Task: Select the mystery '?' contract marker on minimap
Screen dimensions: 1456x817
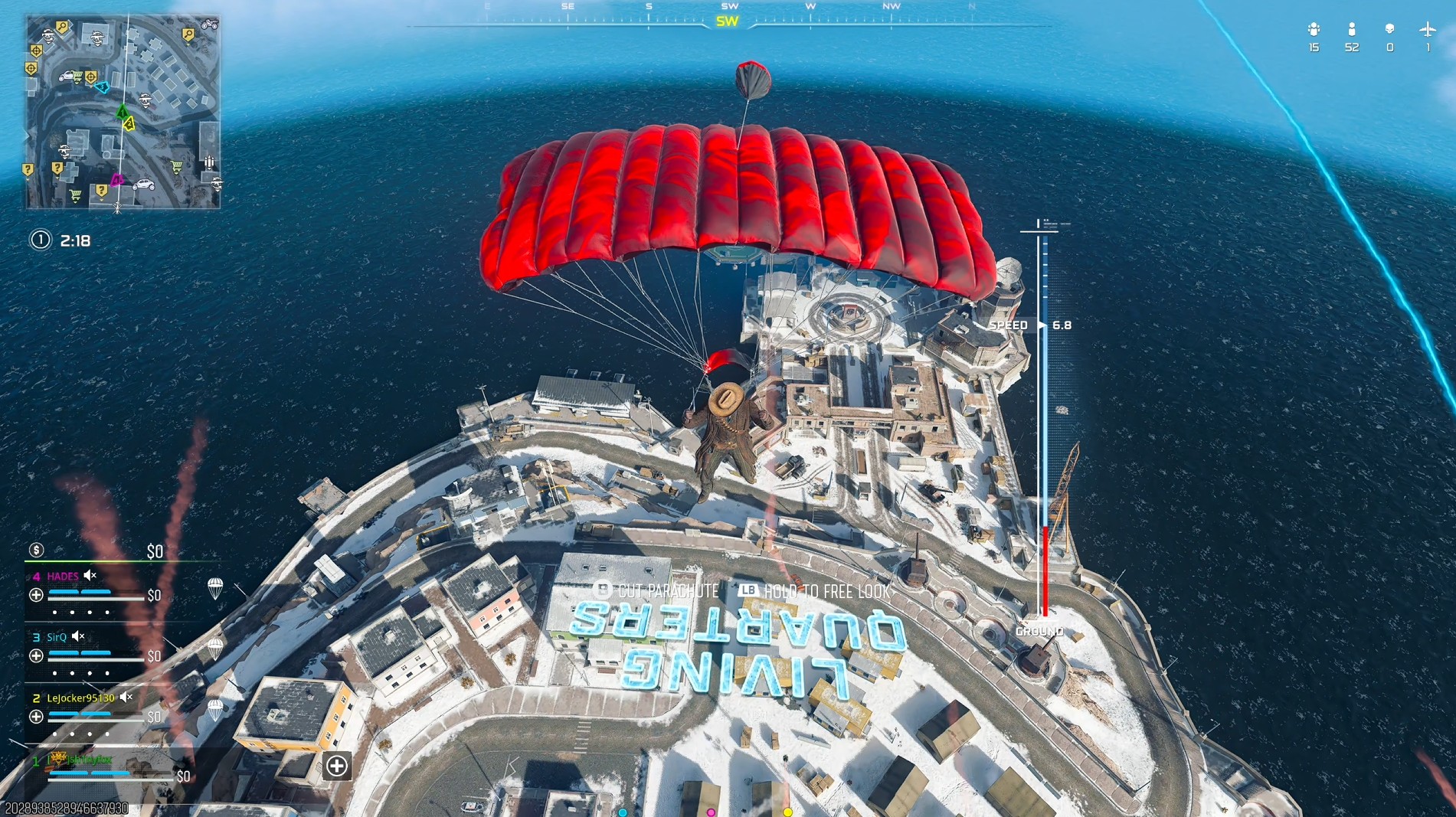Action: click(57, 168)
